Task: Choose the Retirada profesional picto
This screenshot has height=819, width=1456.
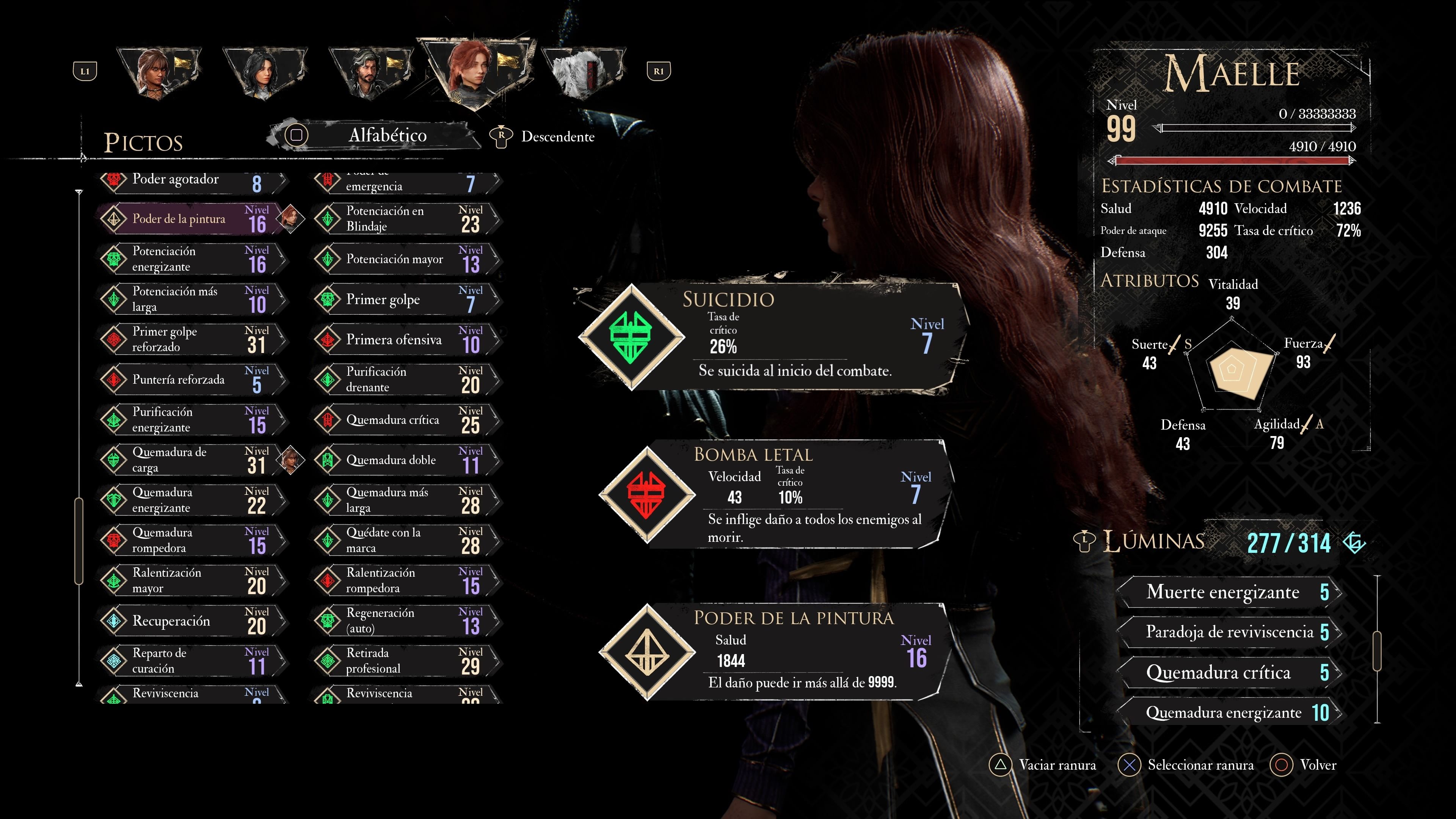Action: coord(406,661)
